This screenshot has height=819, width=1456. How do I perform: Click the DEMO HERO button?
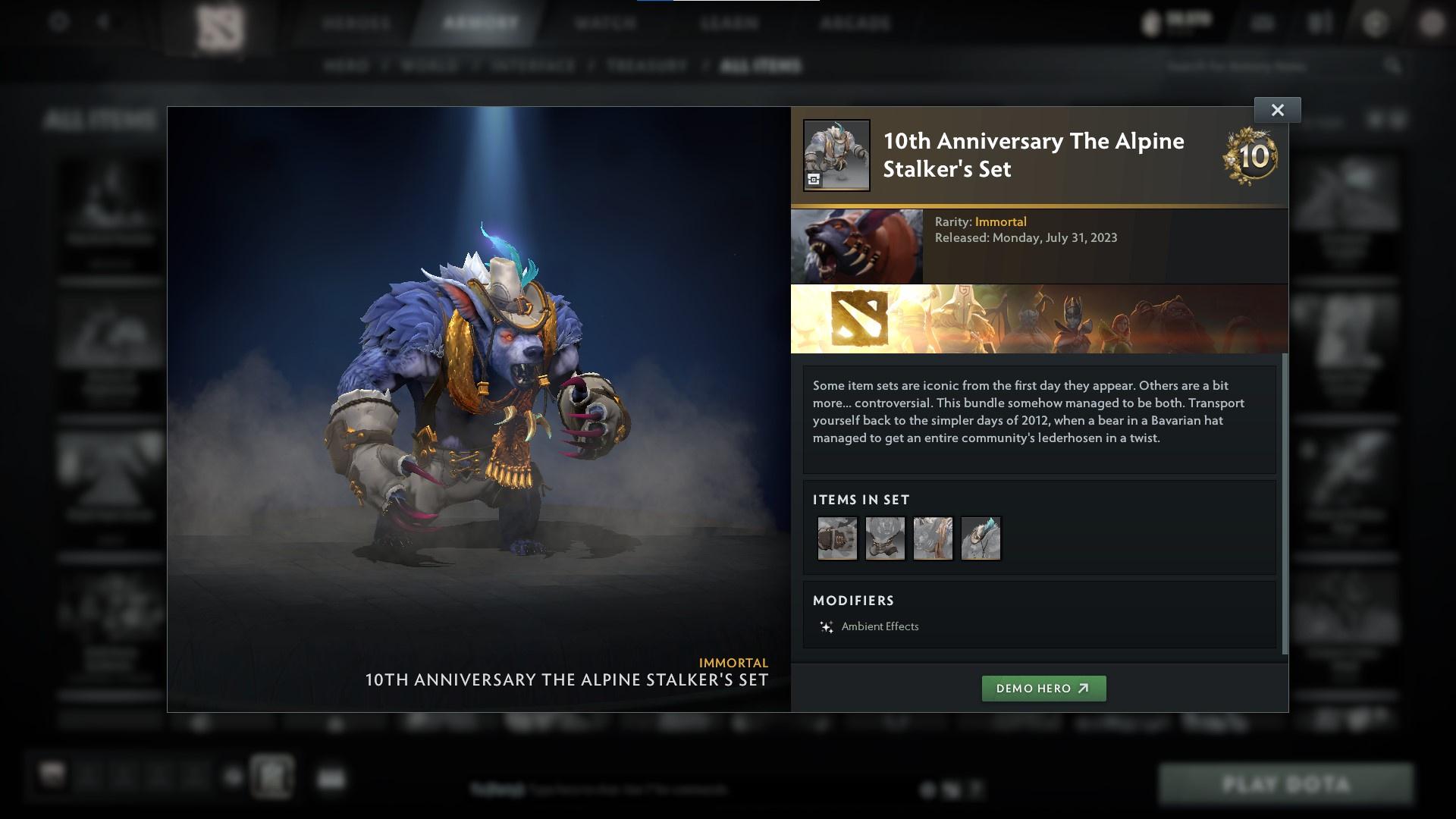tap(1043, 689)
